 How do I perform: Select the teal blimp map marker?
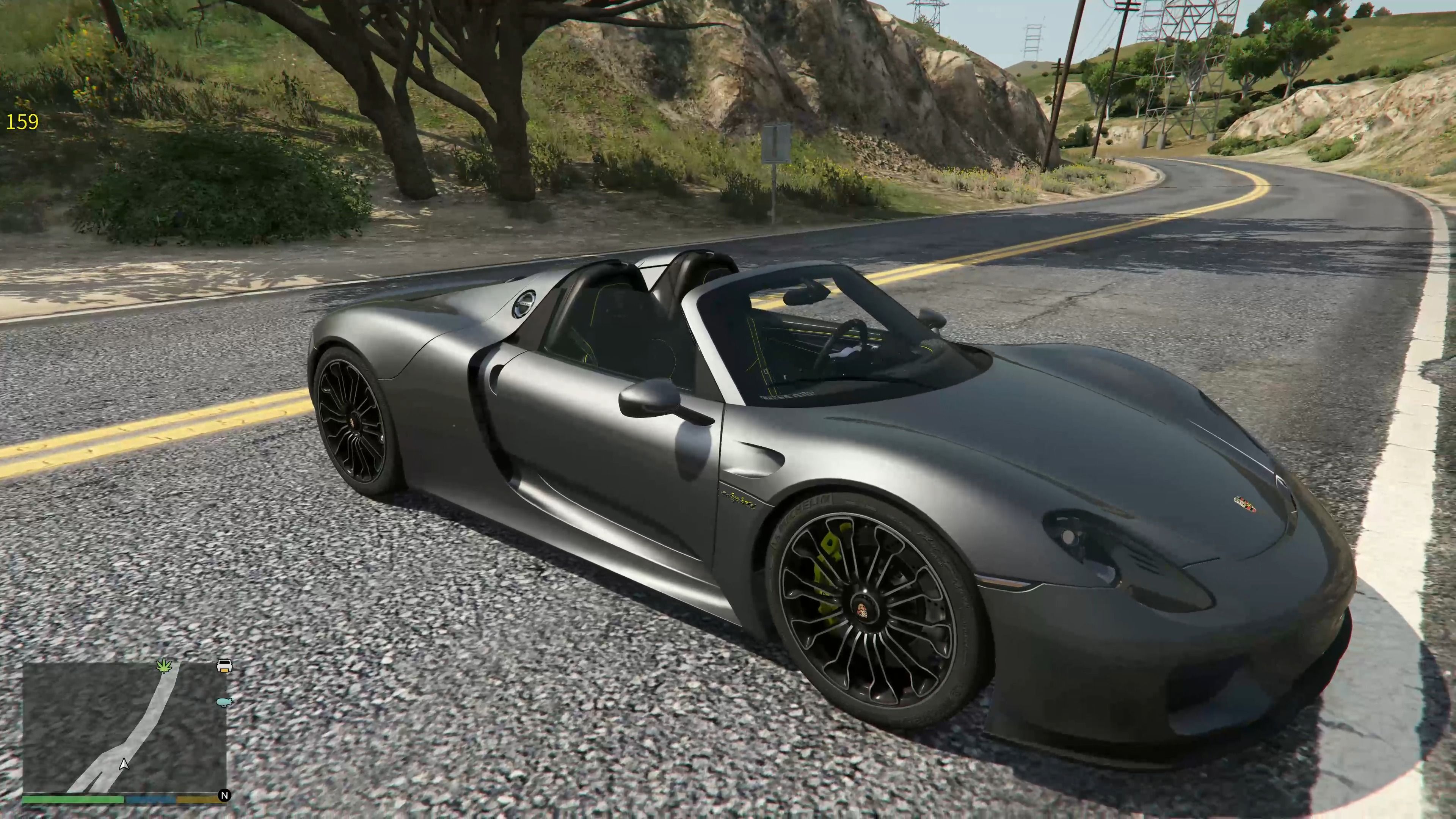(224, 702)
